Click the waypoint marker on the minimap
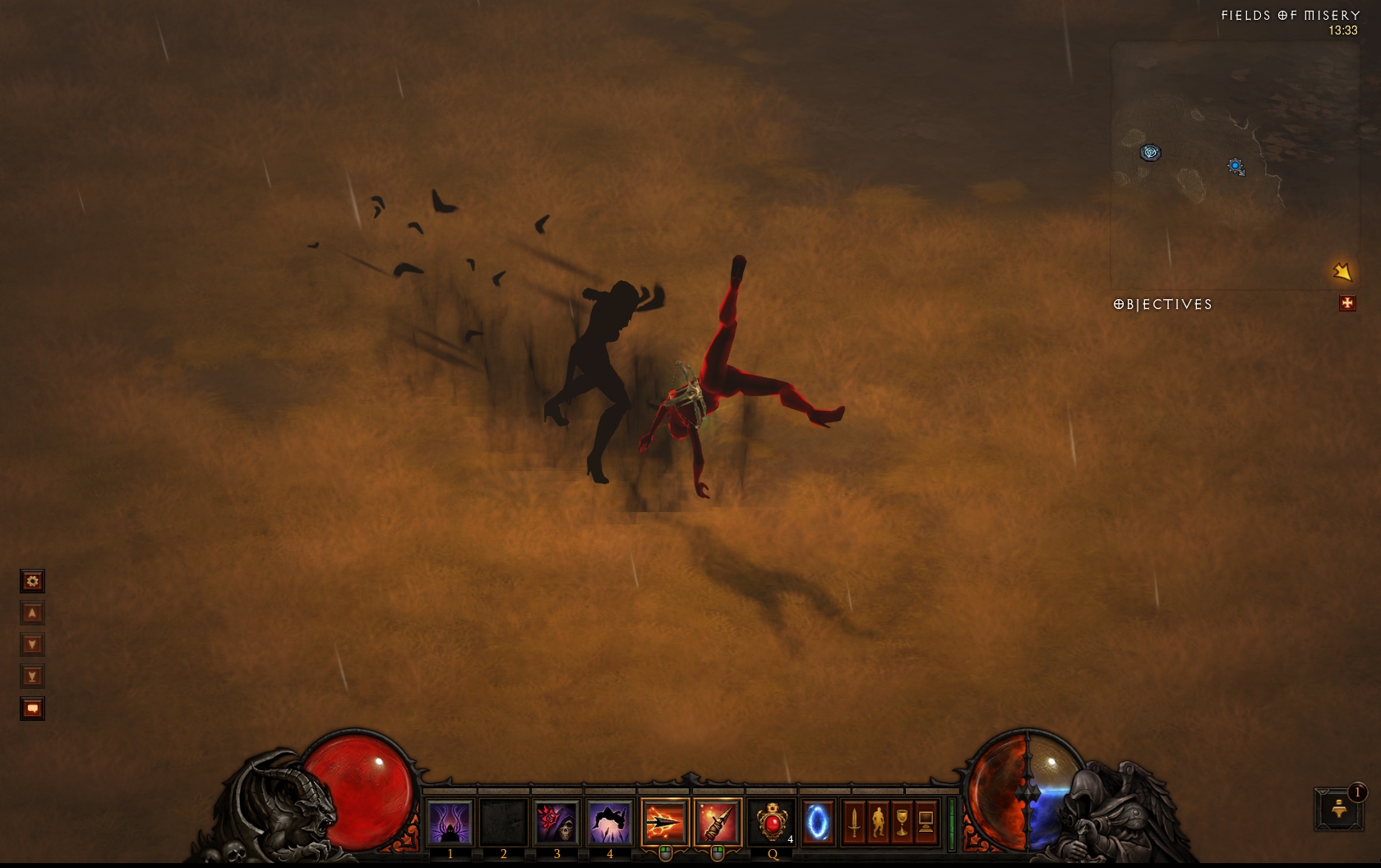Screen dimensions: 1381x868 (1150, 152)
